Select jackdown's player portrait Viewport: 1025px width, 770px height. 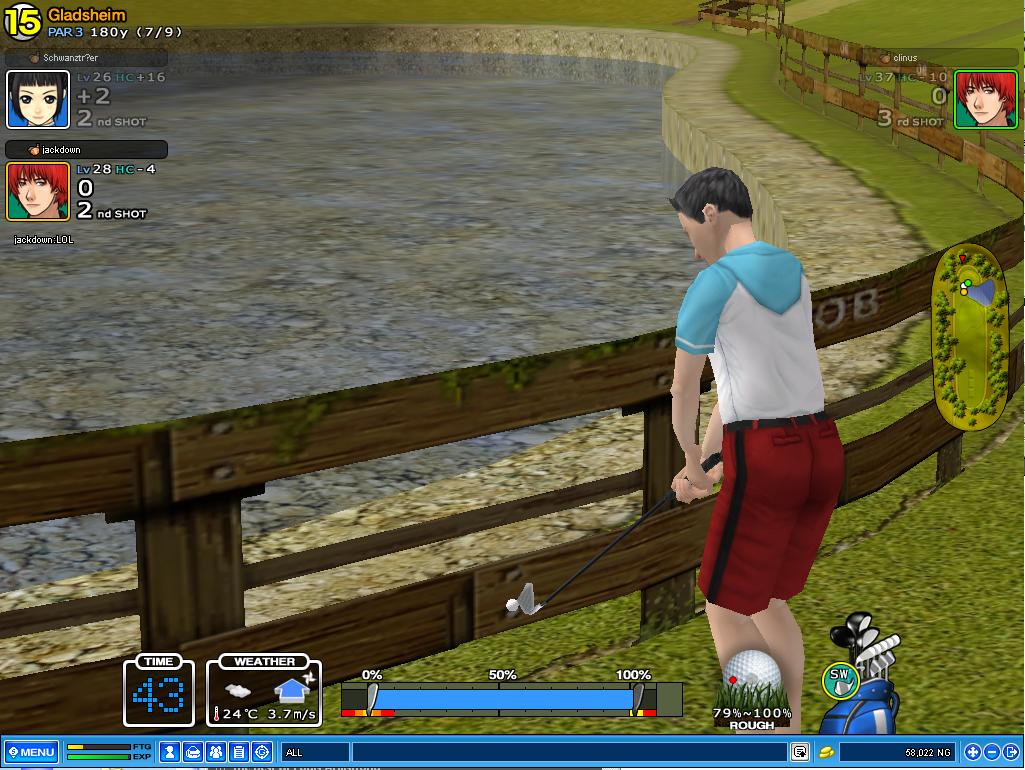[38, 191]
